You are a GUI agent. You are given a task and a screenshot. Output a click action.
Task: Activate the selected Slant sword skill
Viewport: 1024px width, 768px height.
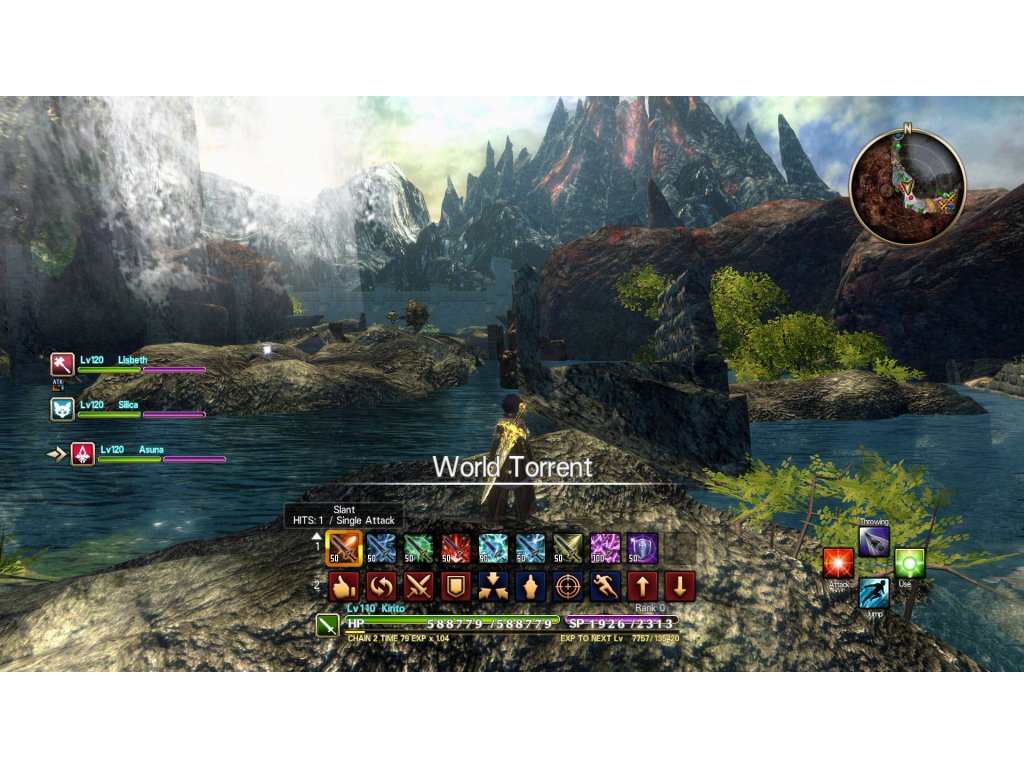point(344,548)
